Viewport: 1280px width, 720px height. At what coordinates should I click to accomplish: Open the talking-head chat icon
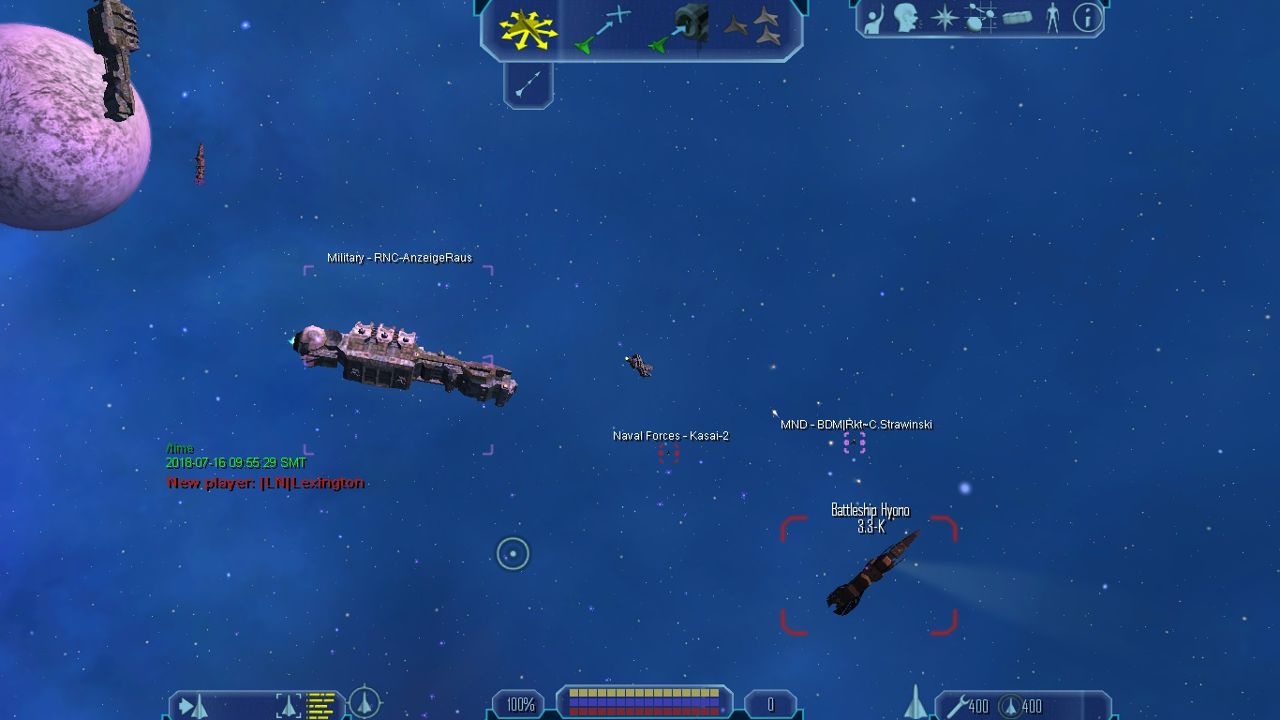(x=907, y=18)
